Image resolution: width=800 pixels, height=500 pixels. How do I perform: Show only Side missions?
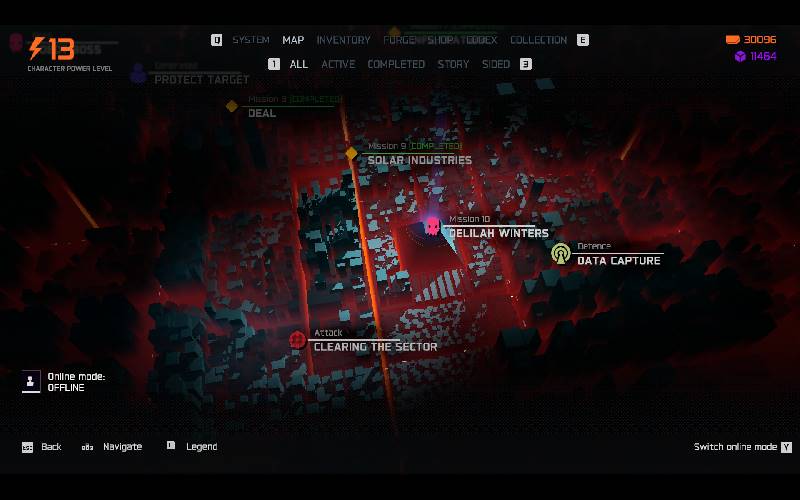(496, 64)
